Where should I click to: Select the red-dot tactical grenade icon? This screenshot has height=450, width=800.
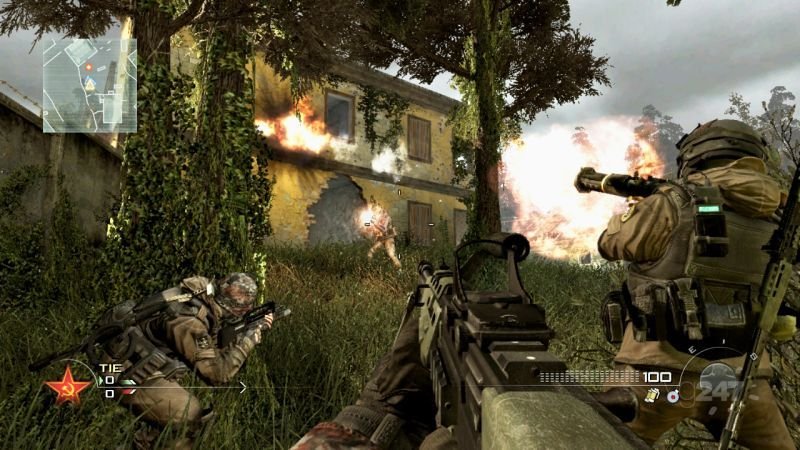click(x=672, y=396)
